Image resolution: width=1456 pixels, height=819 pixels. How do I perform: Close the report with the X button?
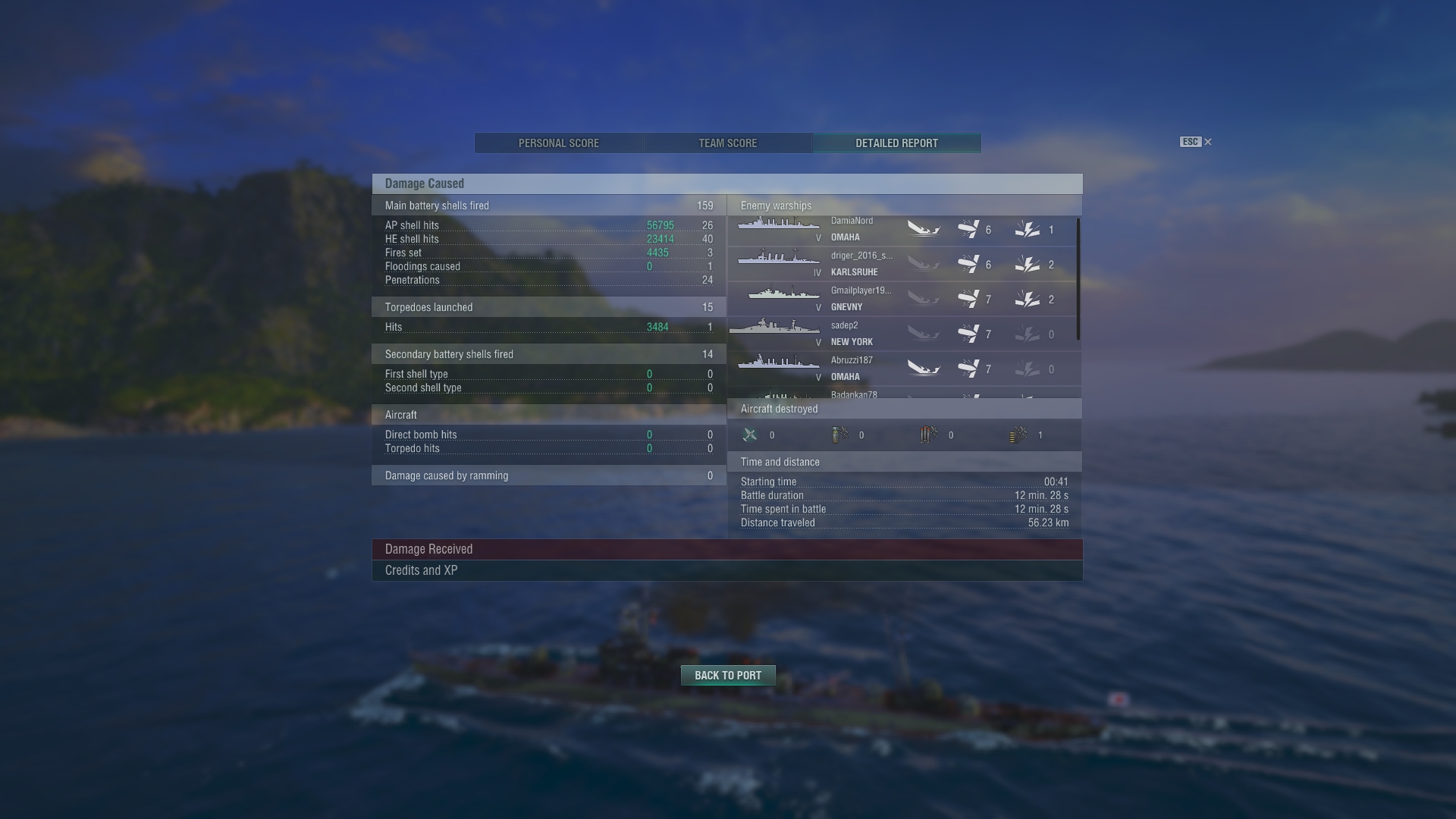point(1208,142)
